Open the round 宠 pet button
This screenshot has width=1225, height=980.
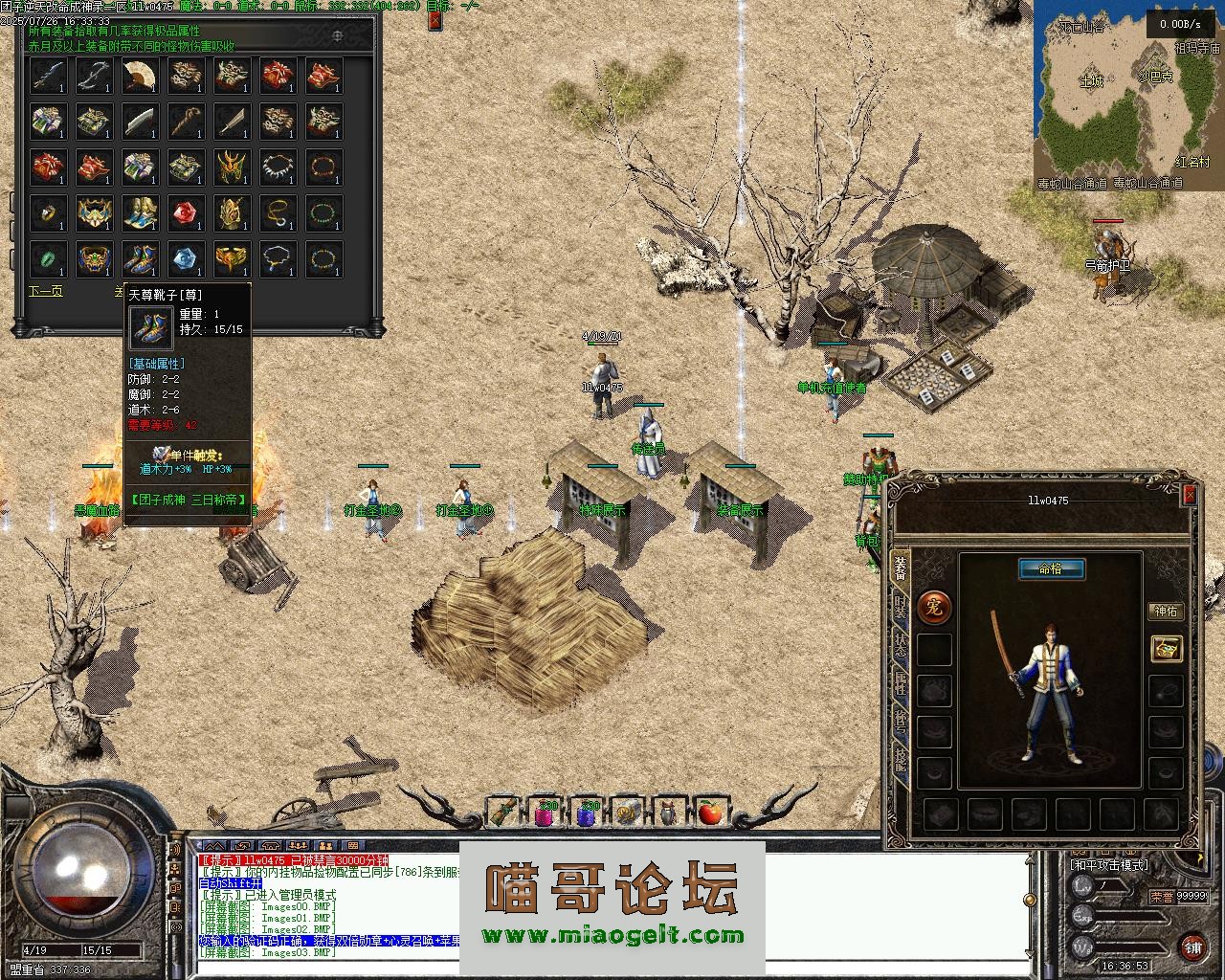tap(934, 607)
